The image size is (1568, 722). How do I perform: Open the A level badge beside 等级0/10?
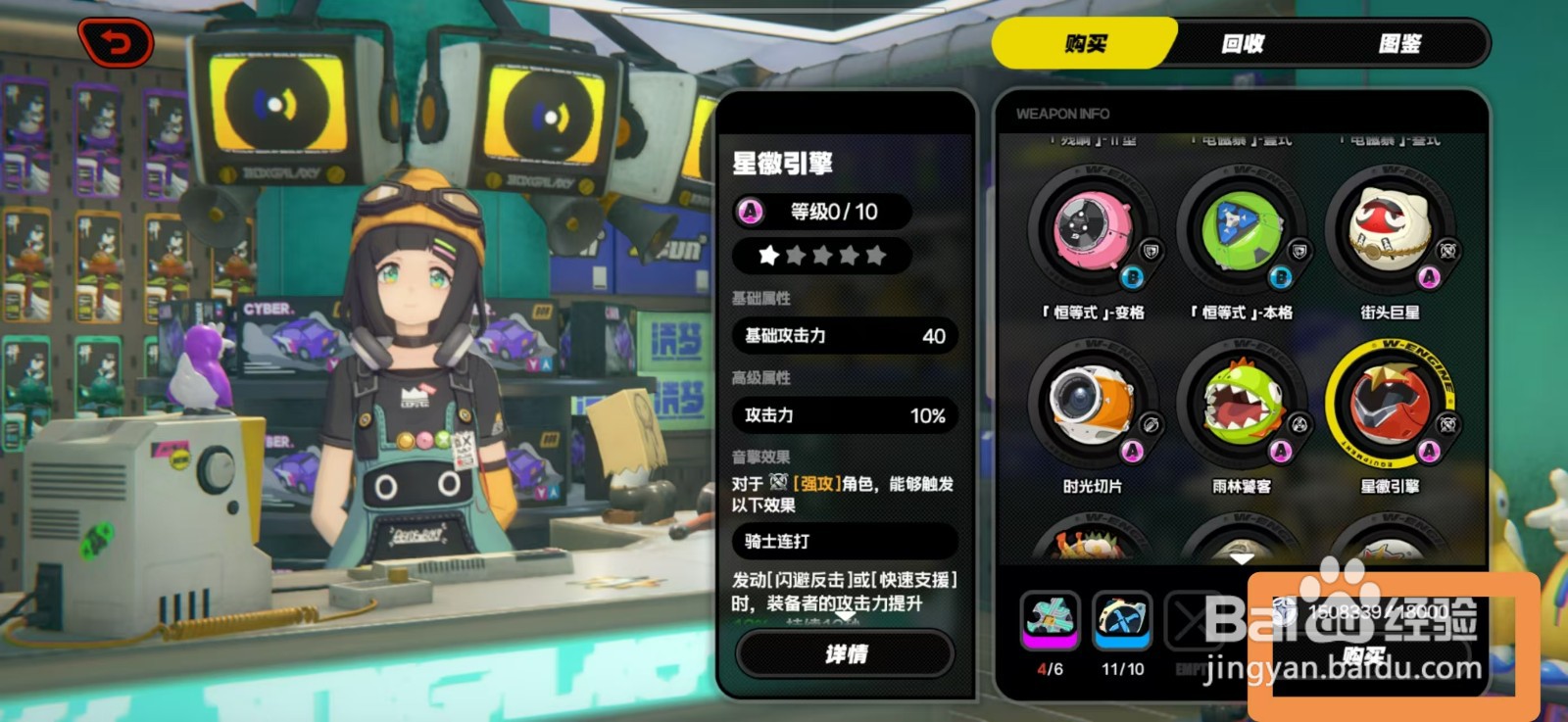[x=749, y=211]
